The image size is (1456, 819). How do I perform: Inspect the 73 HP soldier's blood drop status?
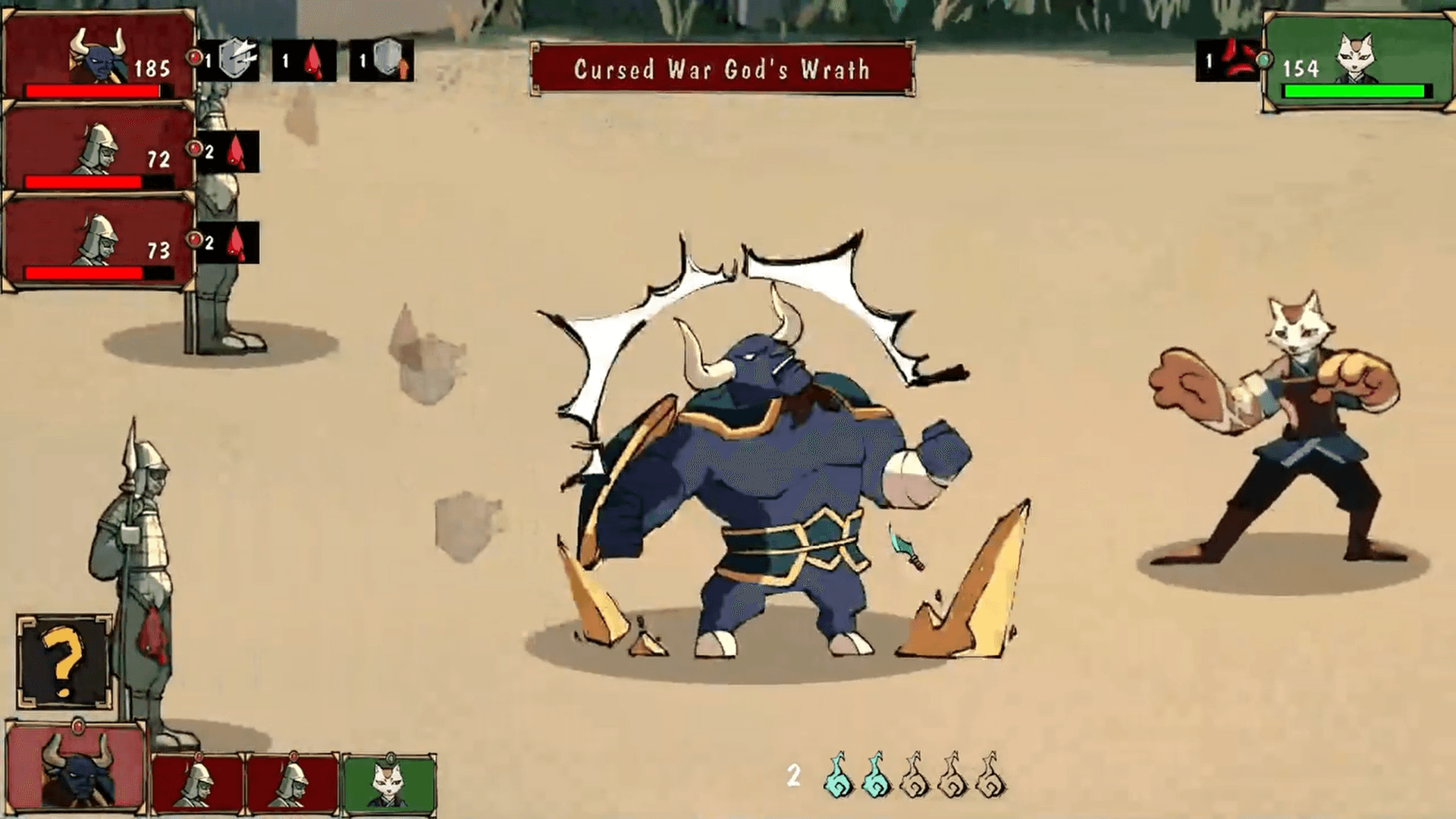pyautogui.click(x=237, y=243)
